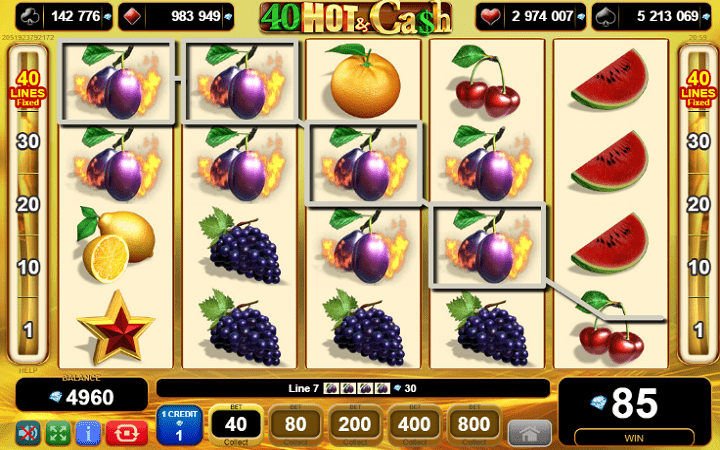Click the win amount panel

point(634,410)
